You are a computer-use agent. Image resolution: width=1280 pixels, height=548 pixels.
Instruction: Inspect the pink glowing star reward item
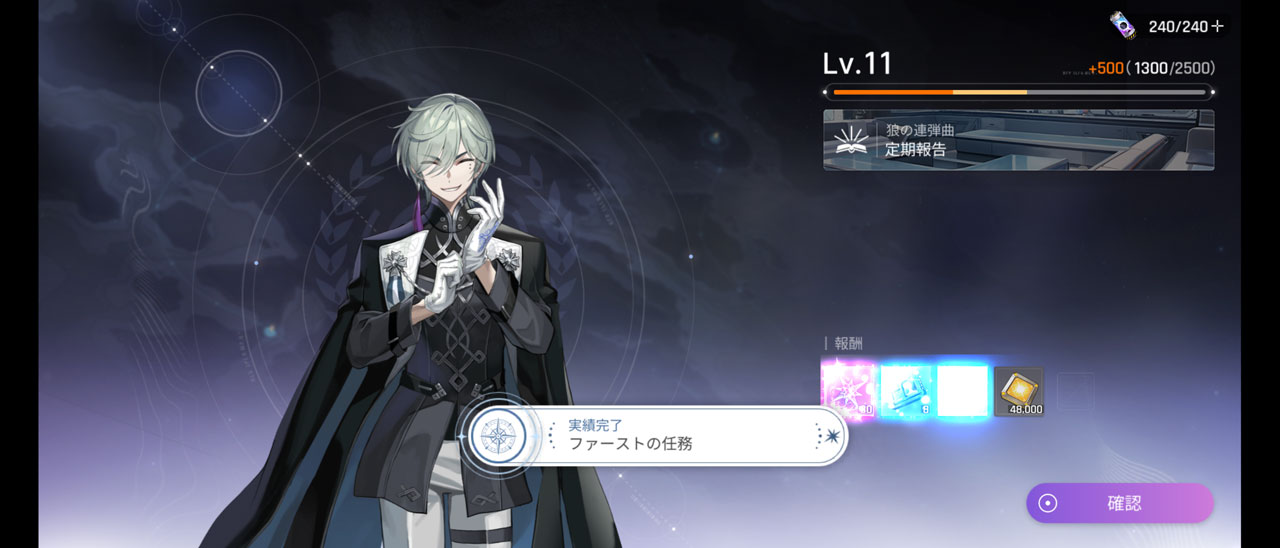point(847,391)
